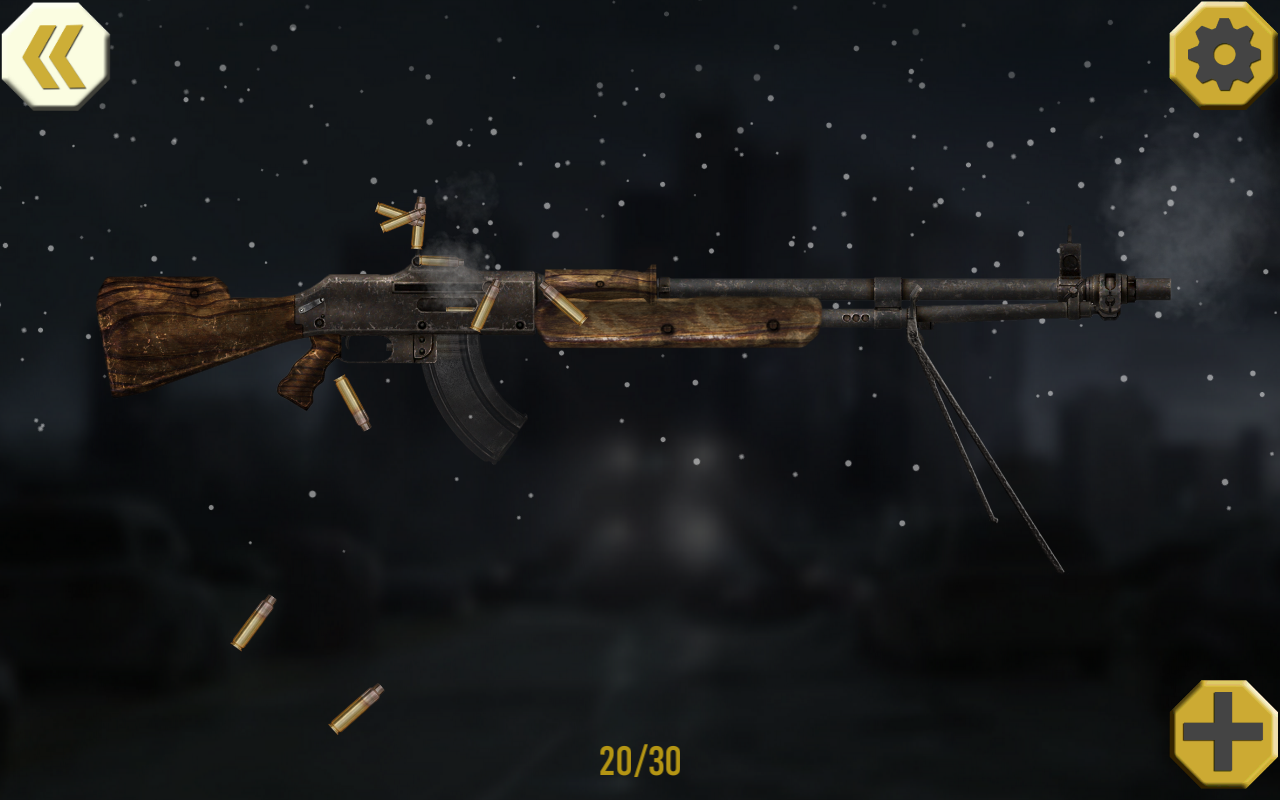The width and height of the screenshot is (1280, 800).
Task: Open weapon list via back chevrons
Action: point(57,57)
